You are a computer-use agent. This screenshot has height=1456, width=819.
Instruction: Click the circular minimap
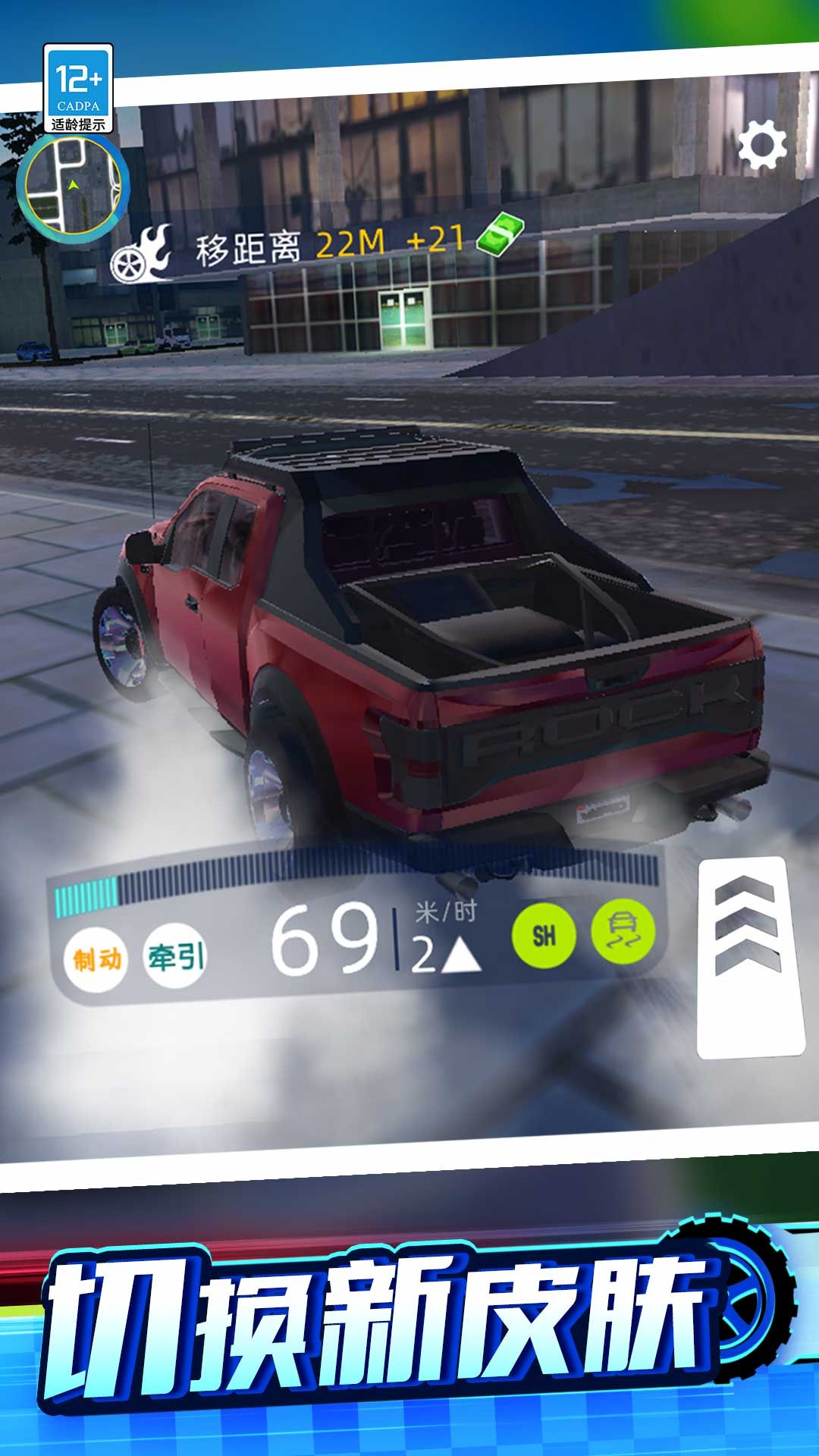coord(73,185)
